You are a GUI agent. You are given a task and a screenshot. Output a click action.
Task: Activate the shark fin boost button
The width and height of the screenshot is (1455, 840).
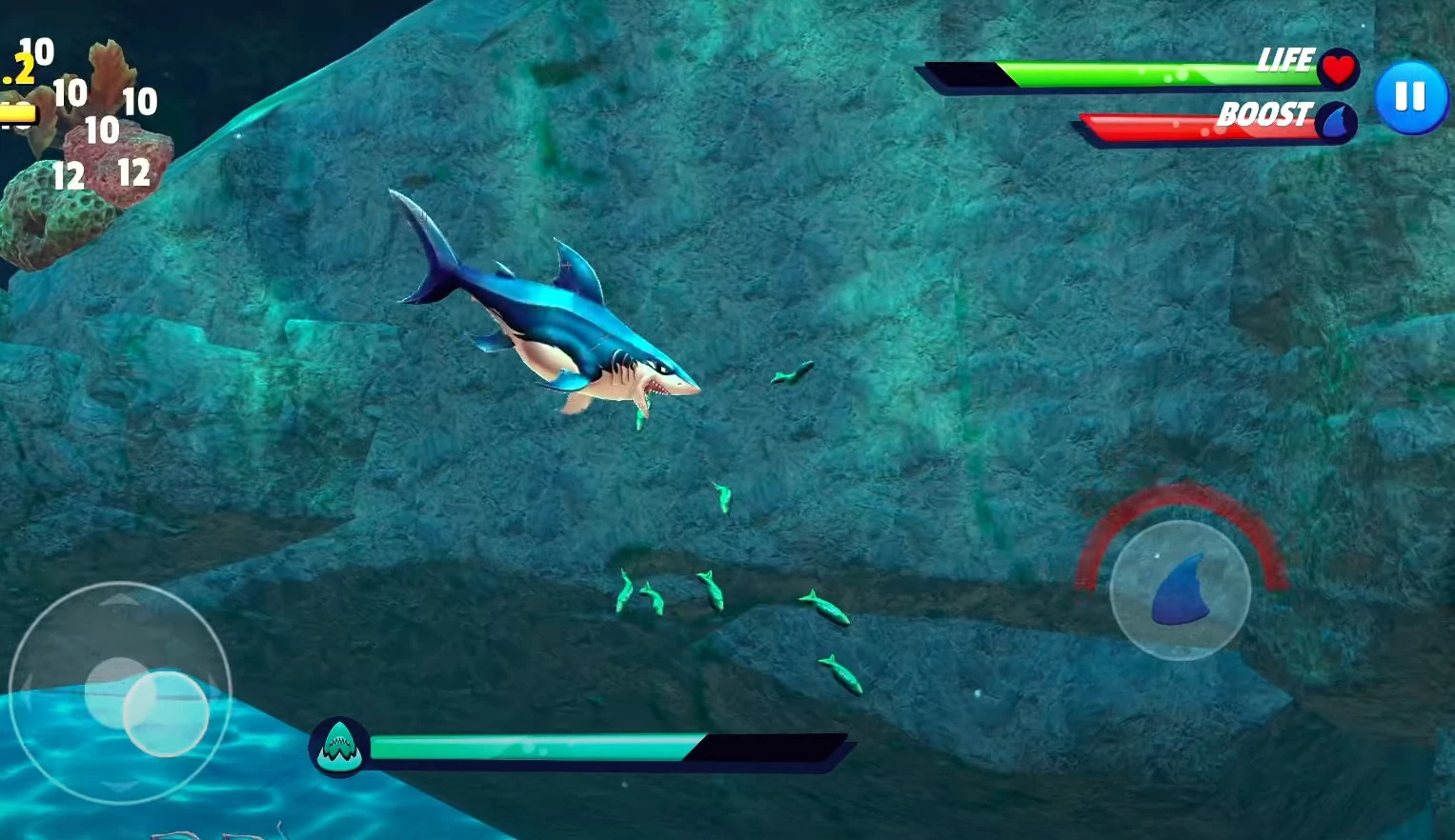(1180, 590)
